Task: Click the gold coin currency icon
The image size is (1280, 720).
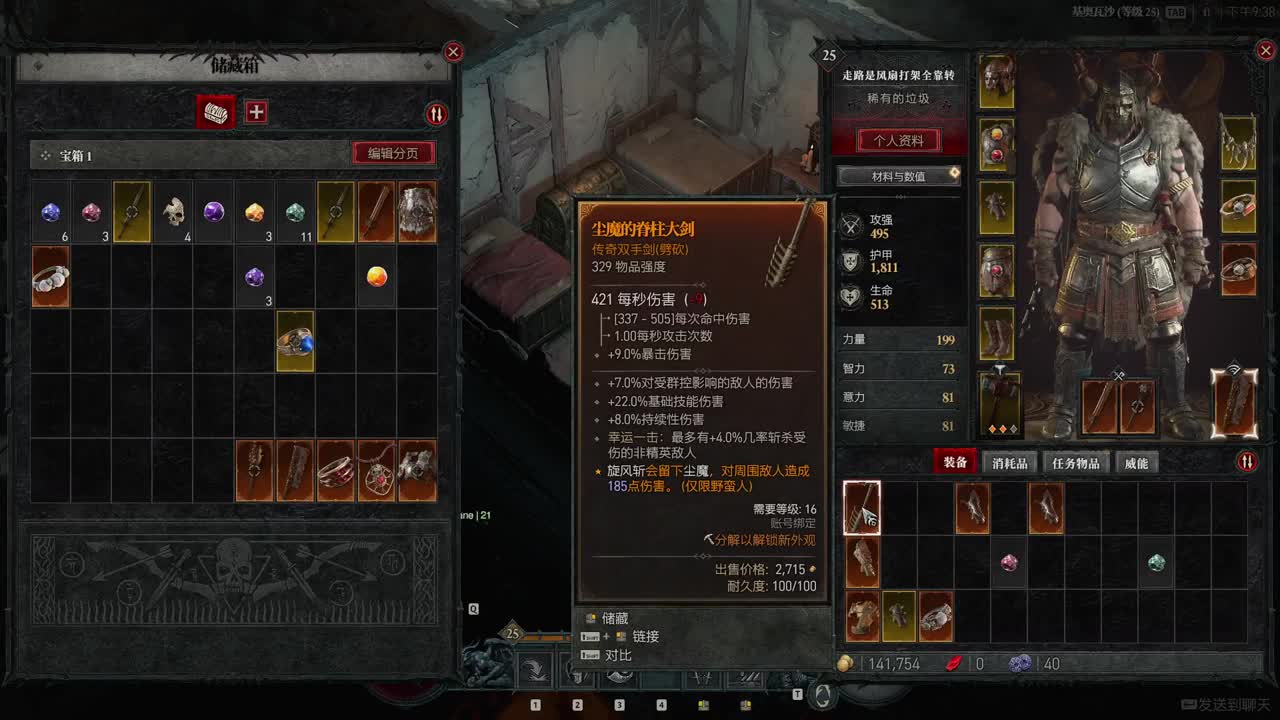Action: (845, 663)
